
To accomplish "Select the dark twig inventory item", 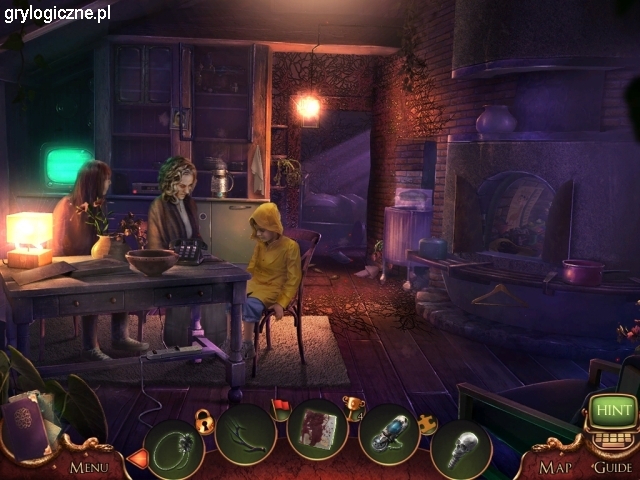I will tap(245, 434).
